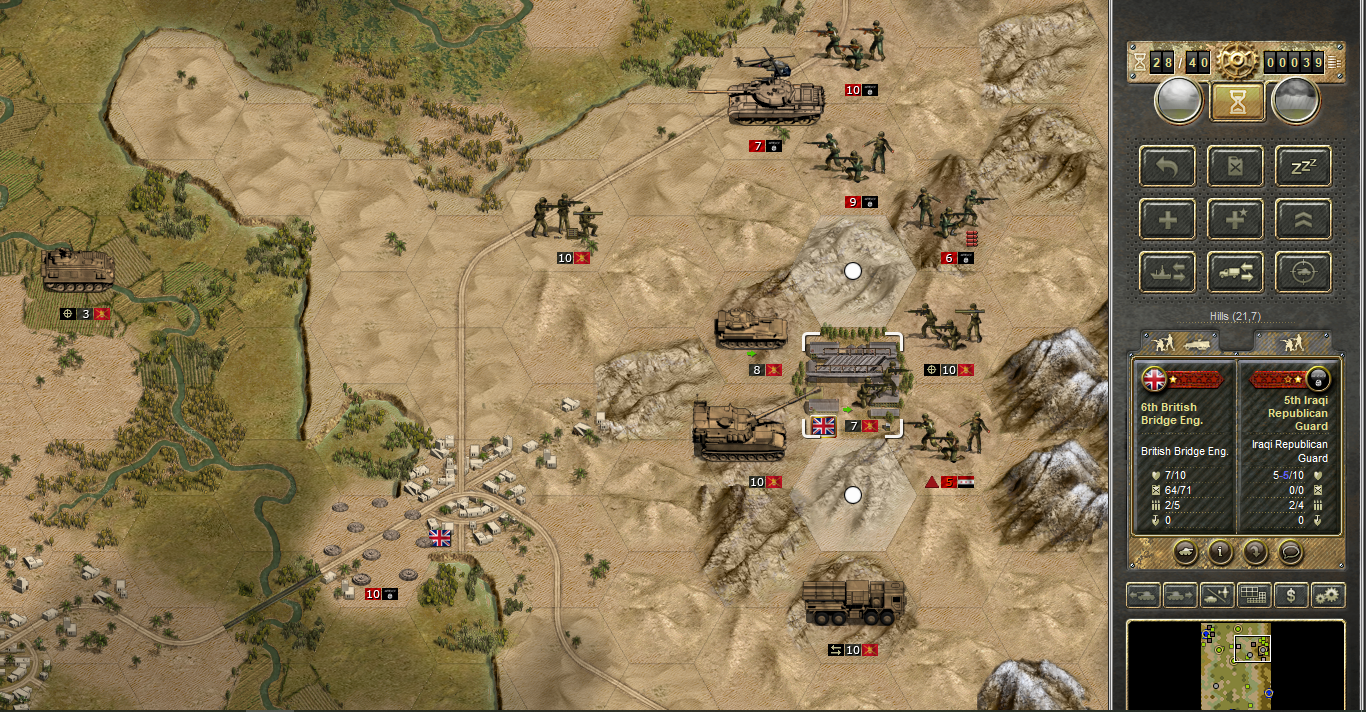
Task: Open the strategic map grid button
Action: click(1254, 596)
